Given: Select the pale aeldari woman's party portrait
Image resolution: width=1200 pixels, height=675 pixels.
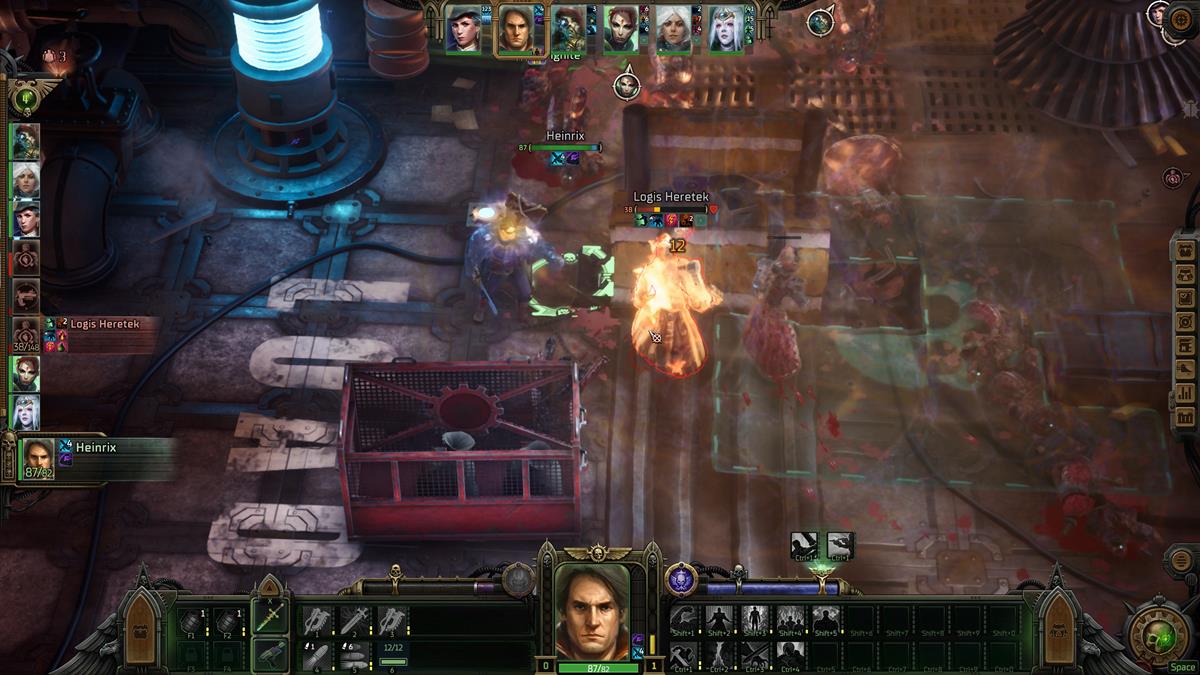Looking at the screenshot, I should (726, 27).
